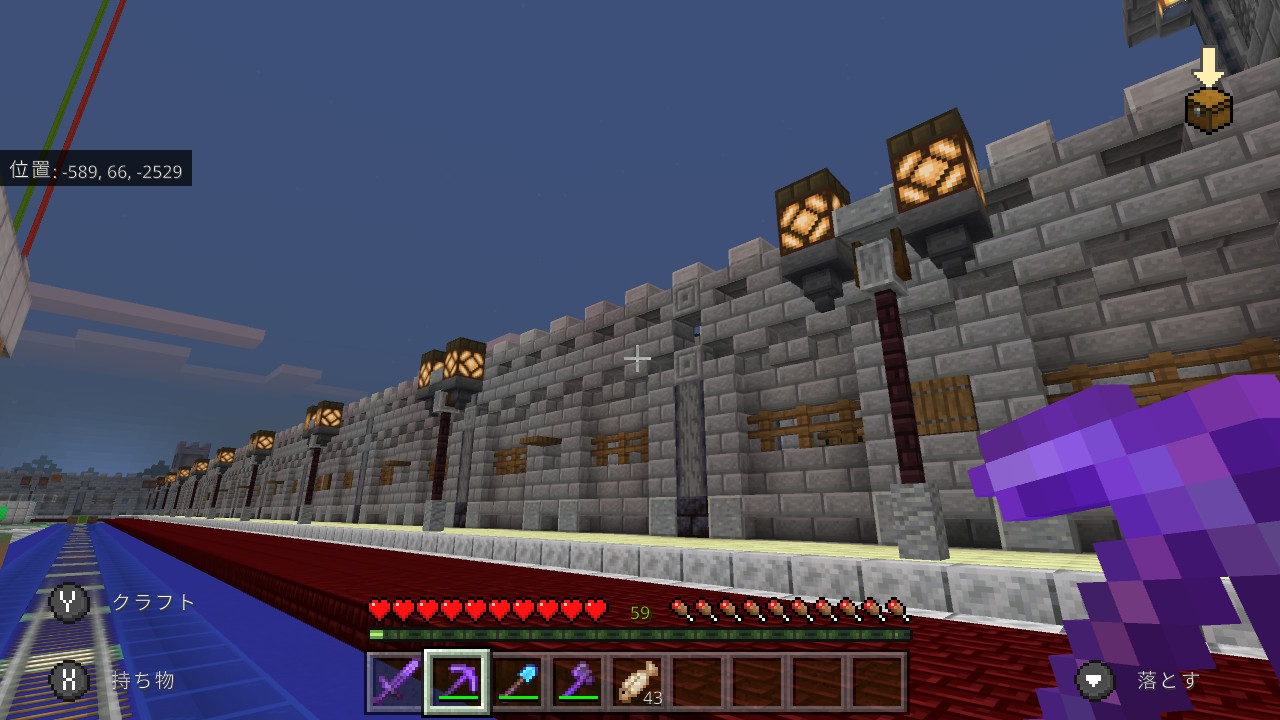Screen dimensions: 1280x720
Task: Open the 持ち物 (Inventory) menu entry
Action: coord(145,681)
